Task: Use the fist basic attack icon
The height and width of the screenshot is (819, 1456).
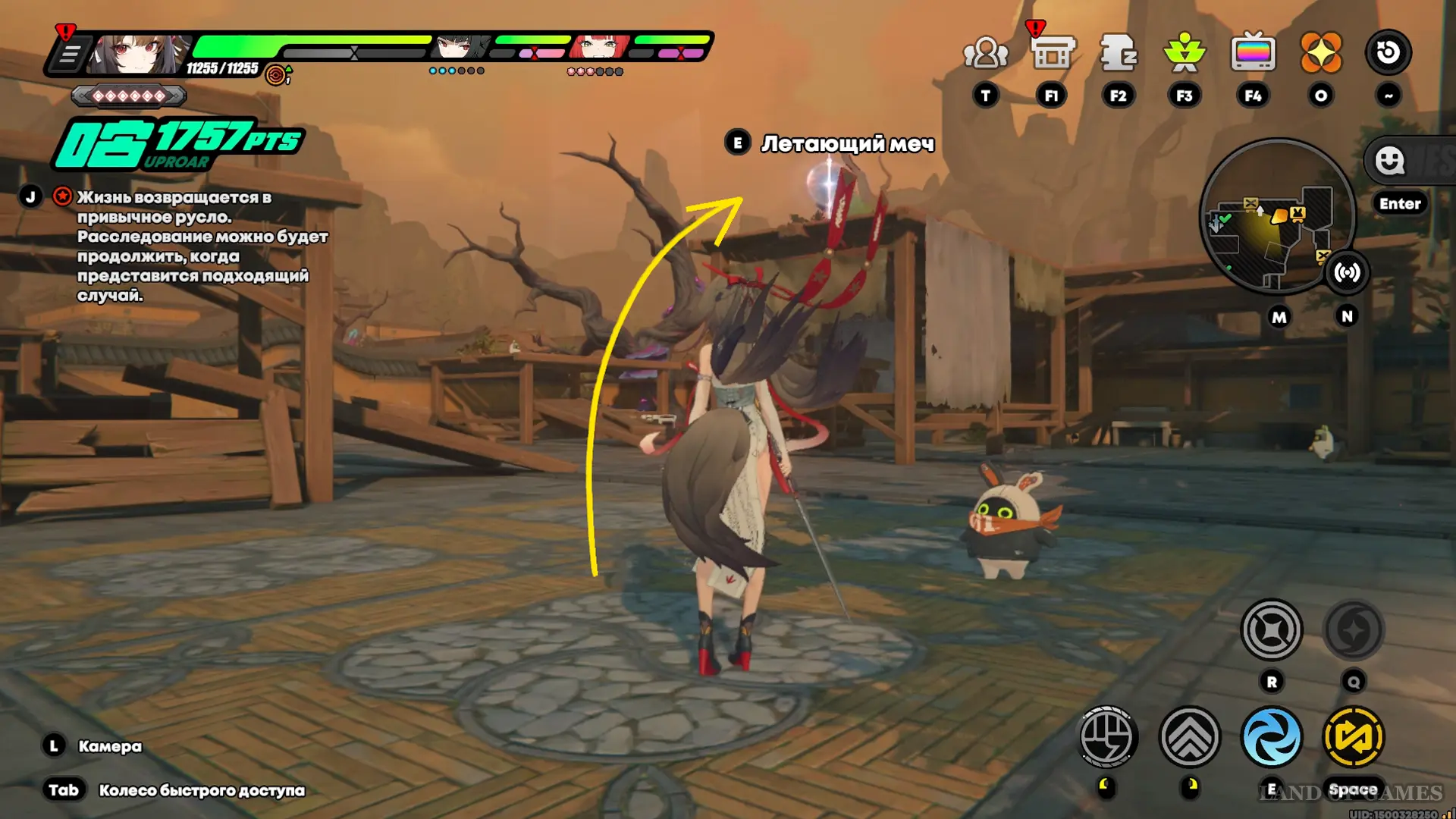Action: click(x=1107, y=737)
